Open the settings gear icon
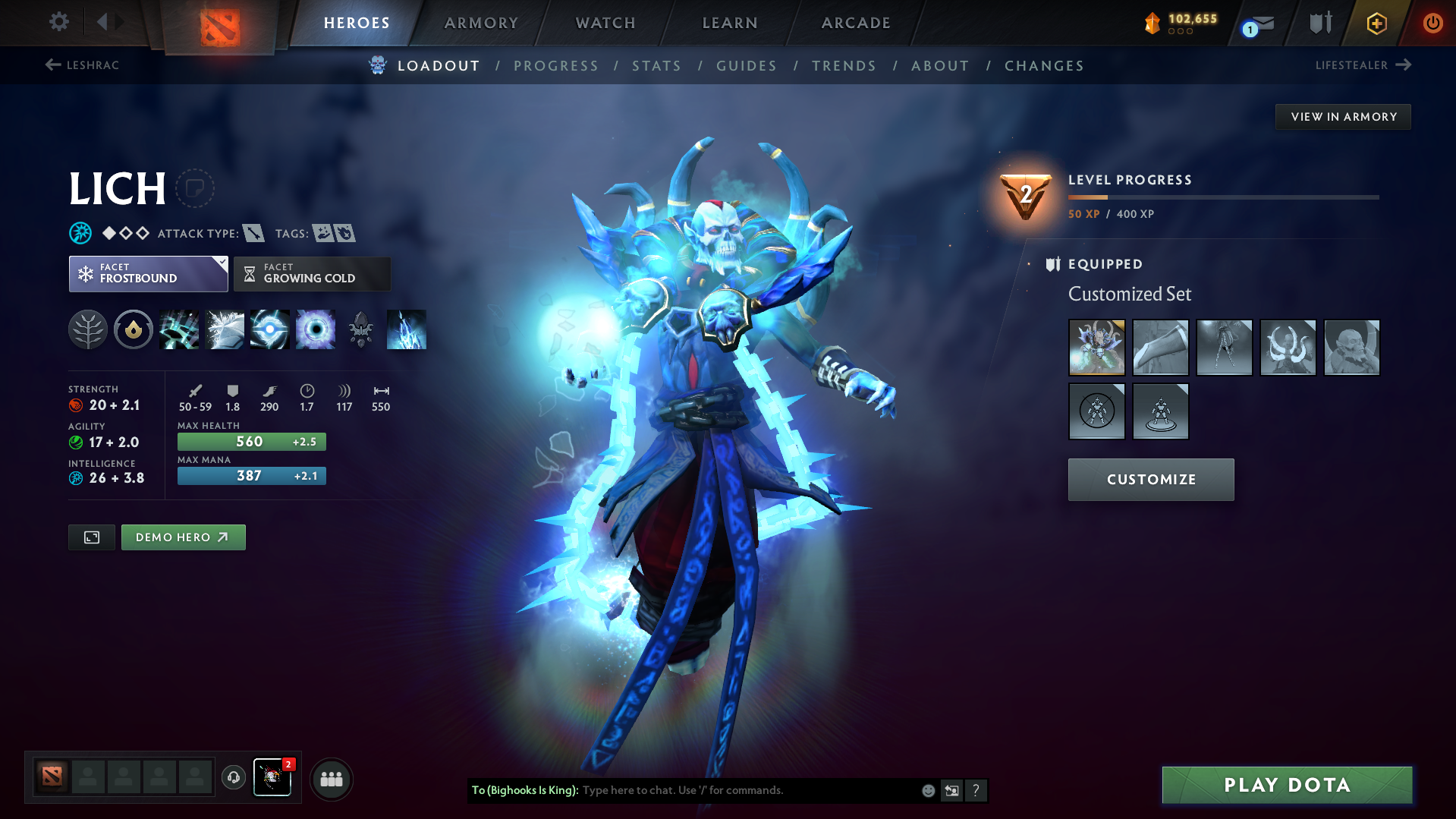The height and width of the screenshot is (819, 1456). [x=58, y=23]
